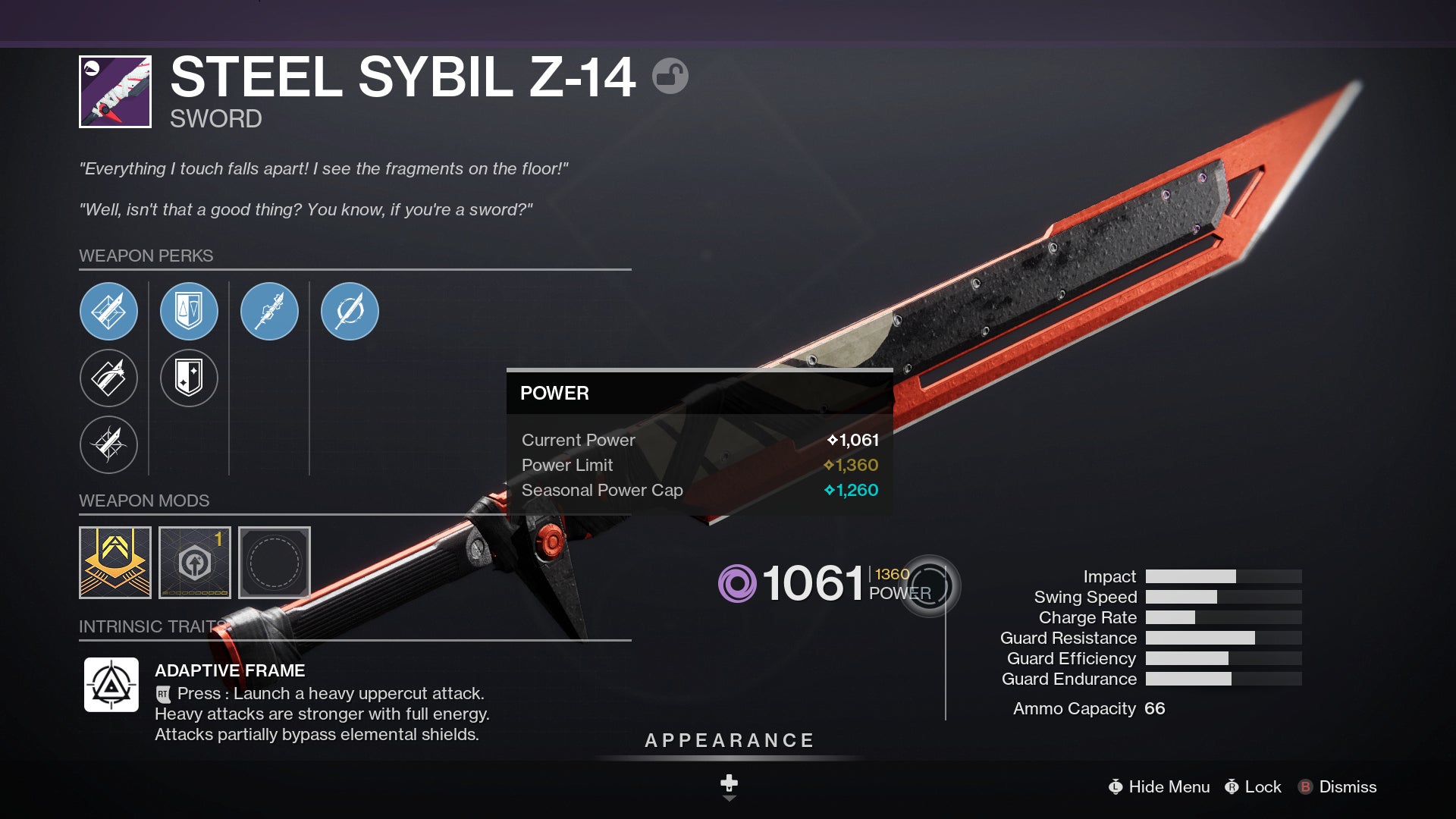Lock the weapon using the R3 Lock control

tap(1255, 786)
